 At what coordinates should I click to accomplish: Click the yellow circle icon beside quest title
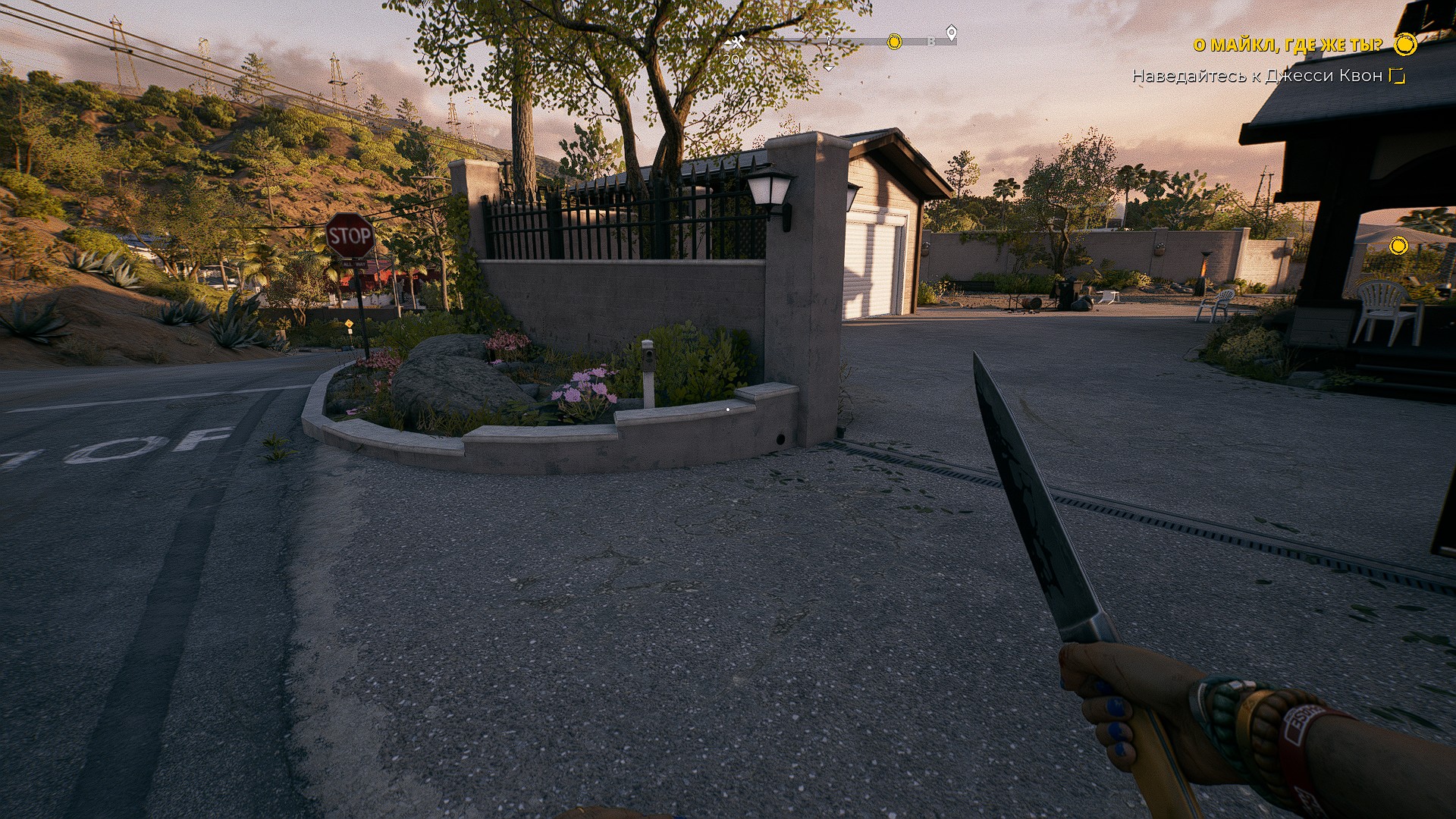(x=1407, y=44)
